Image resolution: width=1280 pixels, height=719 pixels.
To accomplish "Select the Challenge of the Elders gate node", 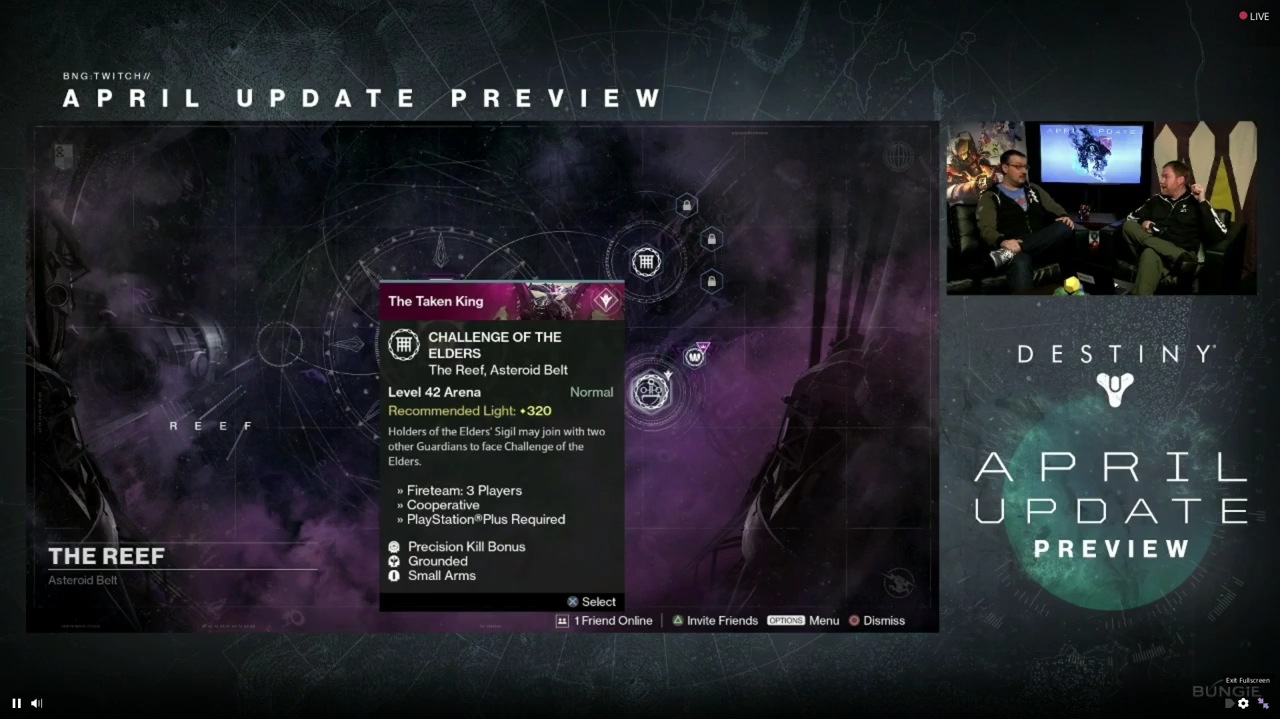I will [x=646, y=263].
